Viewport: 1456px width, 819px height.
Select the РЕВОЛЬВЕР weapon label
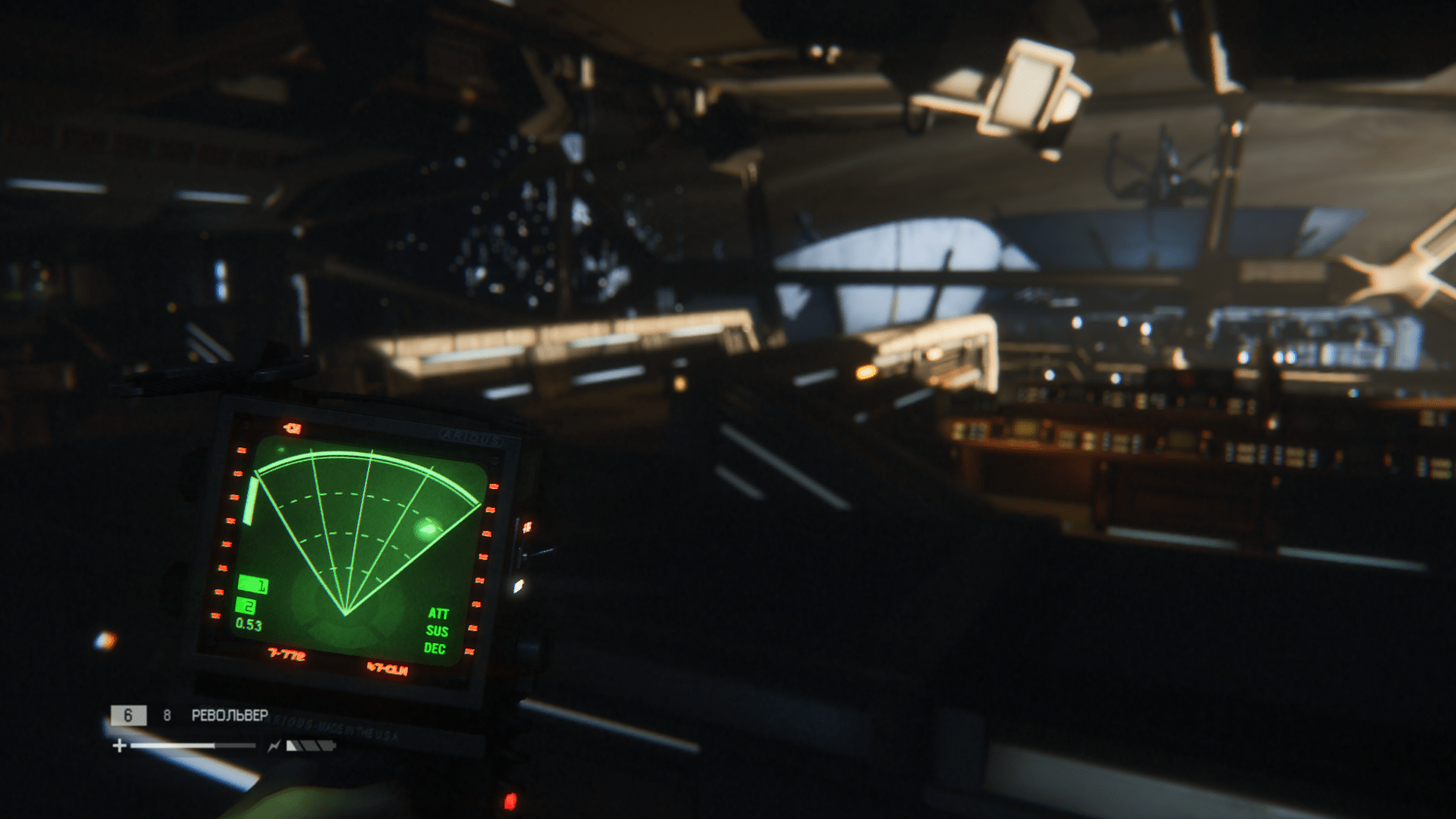coord(229,715)
